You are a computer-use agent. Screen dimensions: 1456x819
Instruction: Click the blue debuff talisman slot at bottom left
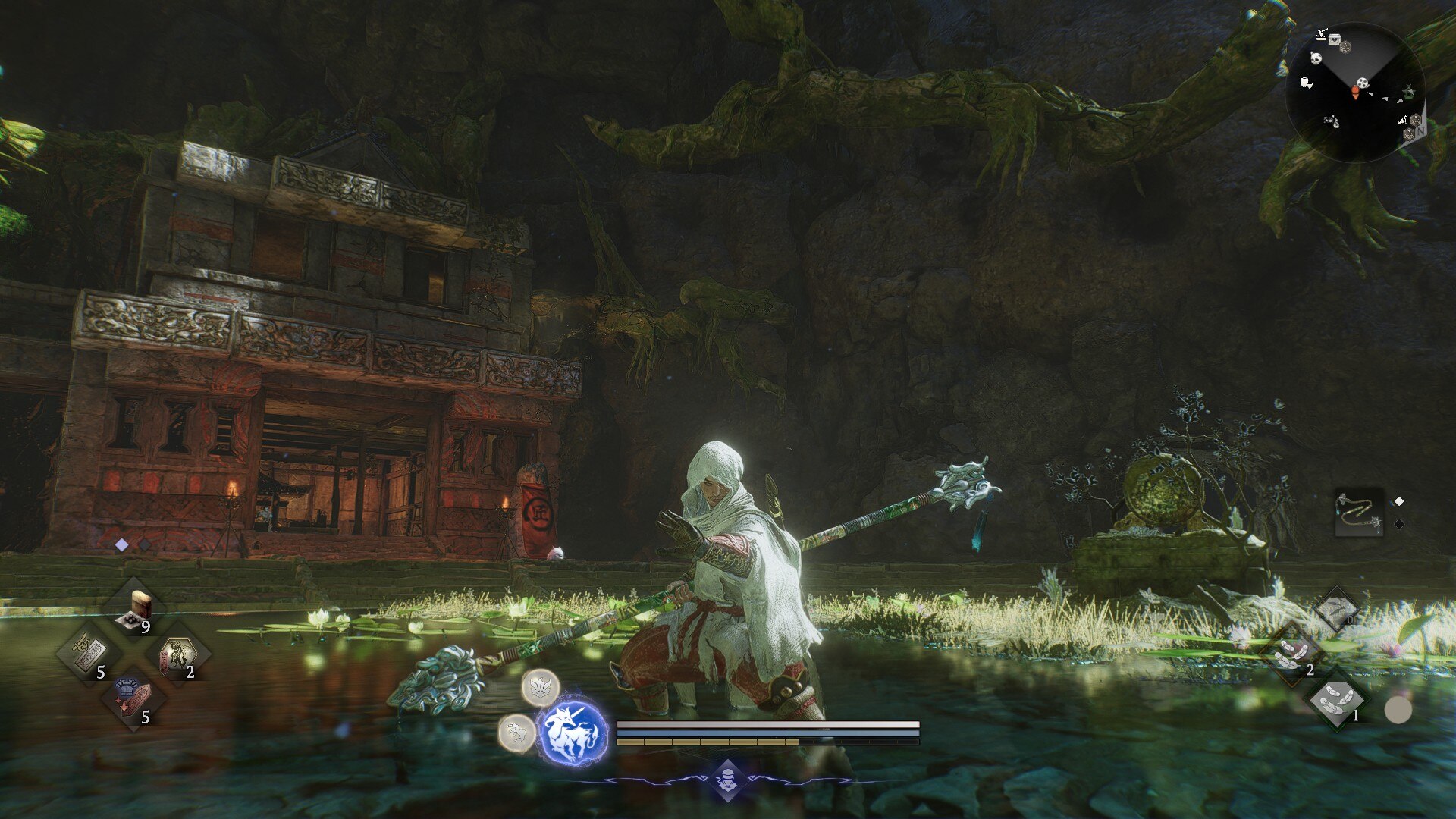[133, 701]
